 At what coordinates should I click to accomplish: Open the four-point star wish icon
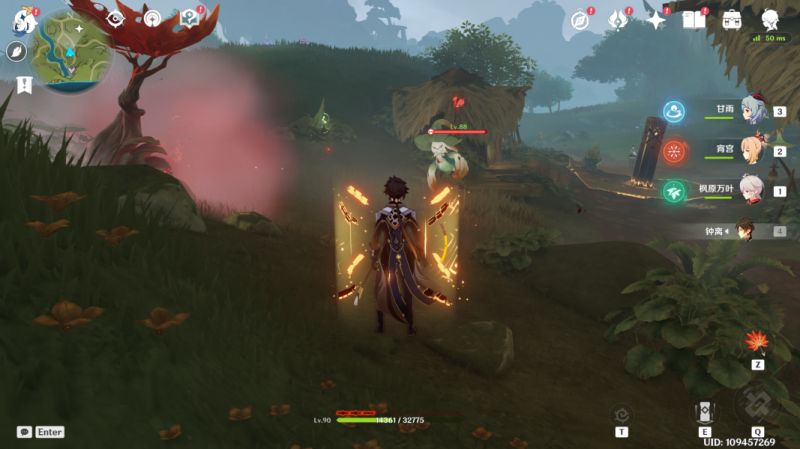(656, 20)
